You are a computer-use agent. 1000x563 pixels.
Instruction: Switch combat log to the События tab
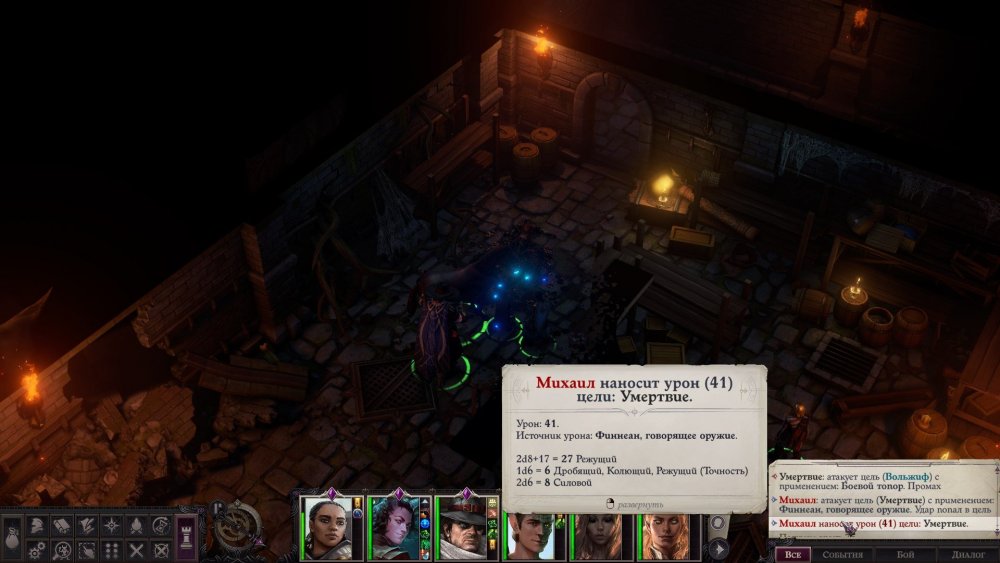point(842,554)
